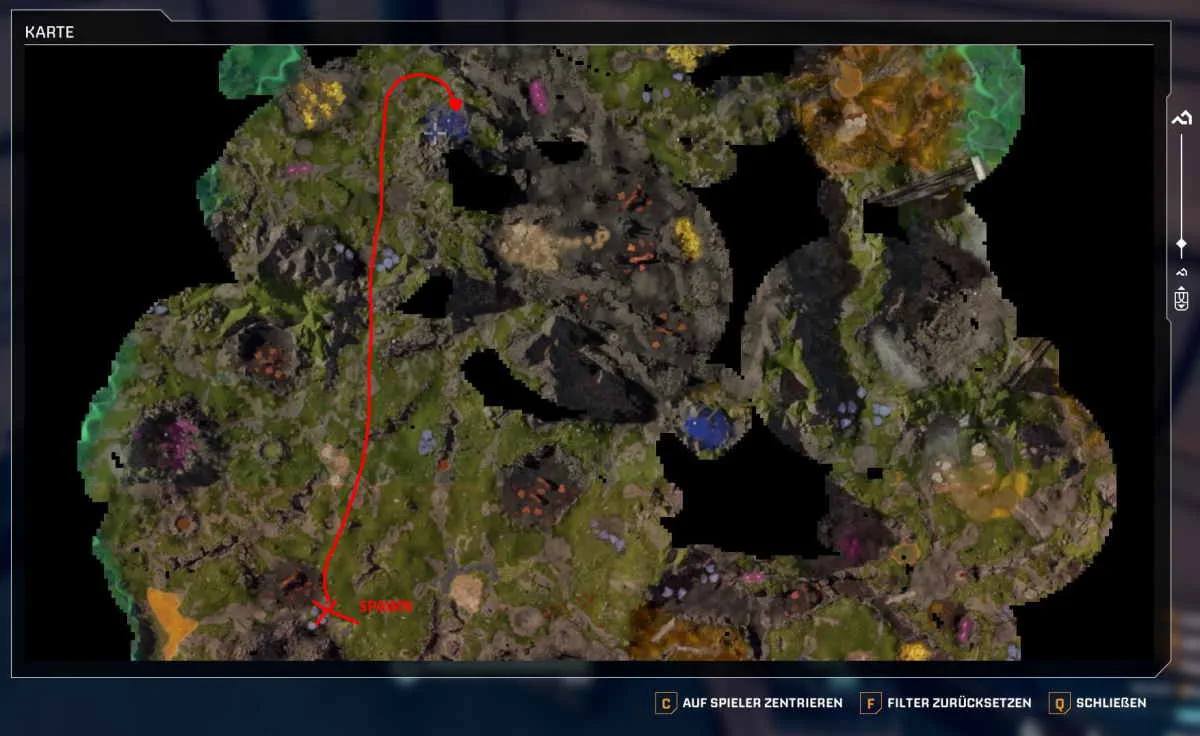Close the map via 'Schließen'
1200x736 pixels.
(x=1098, y=703)
